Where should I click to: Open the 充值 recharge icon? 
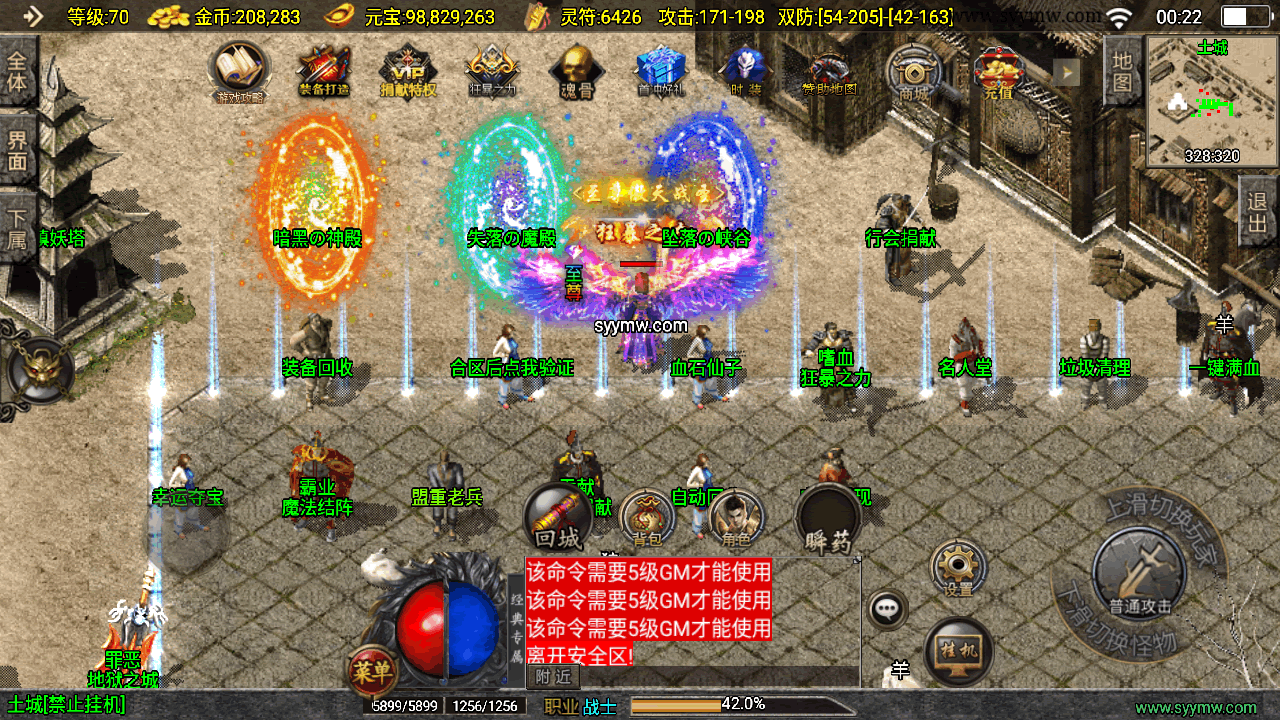tap(997, 71)
